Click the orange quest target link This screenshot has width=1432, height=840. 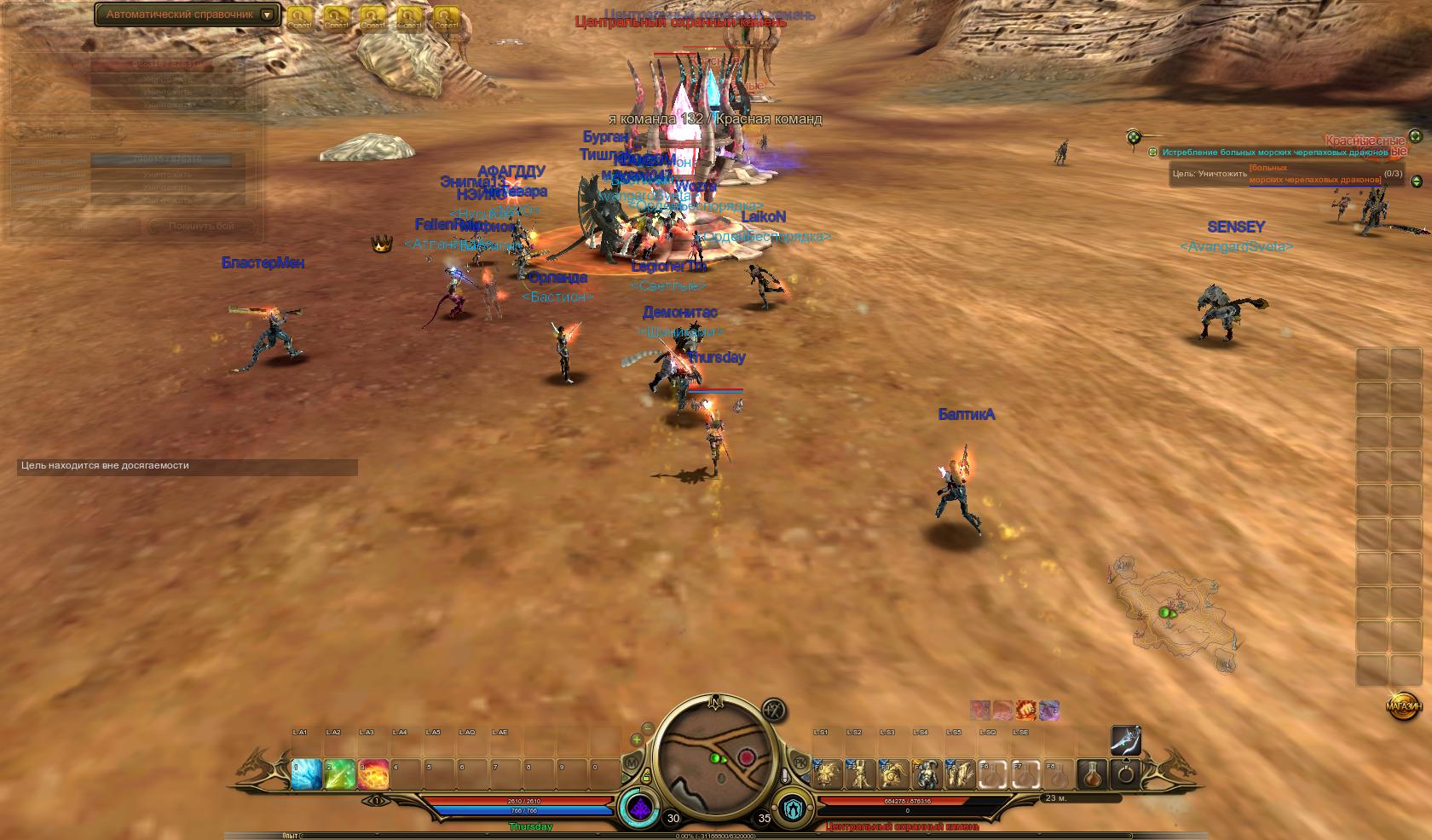(1314, 174)
